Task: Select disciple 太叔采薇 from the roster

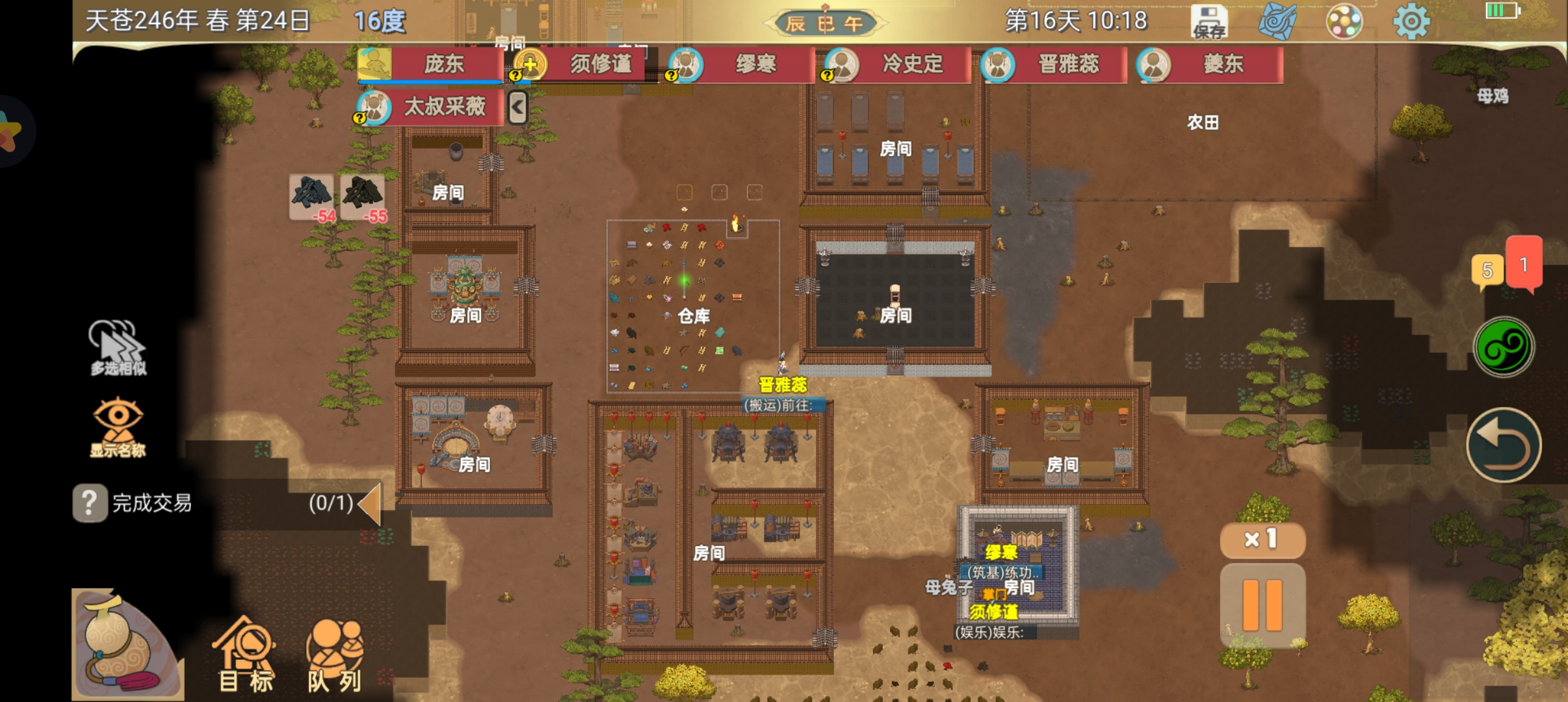Action: 430,107
